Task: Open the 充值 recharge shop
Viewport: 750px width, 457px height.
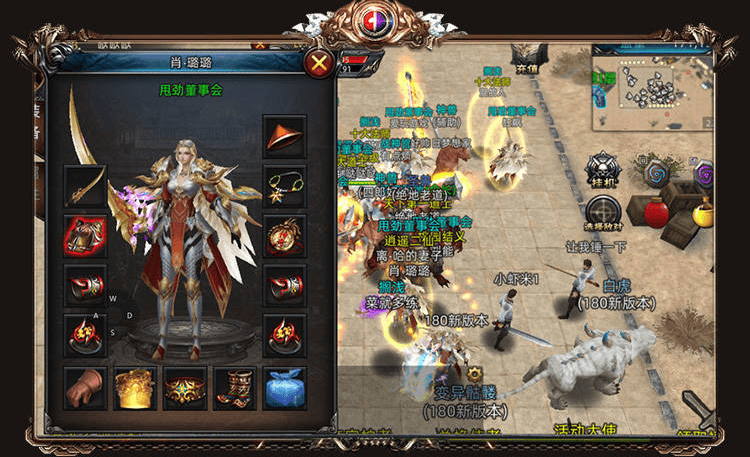Action: (526, 58)
